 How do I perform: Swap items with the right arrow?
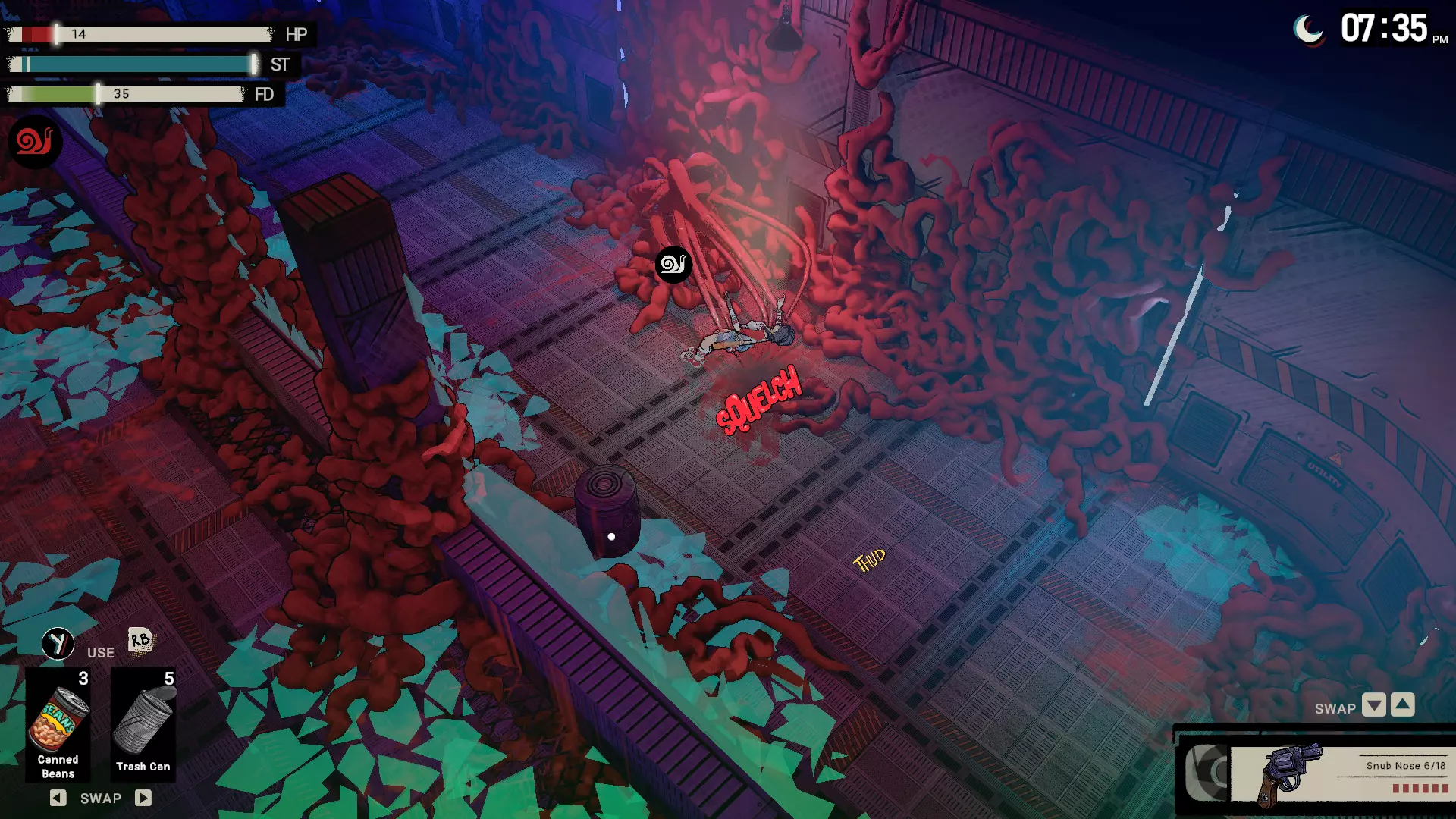pos(143,798)
